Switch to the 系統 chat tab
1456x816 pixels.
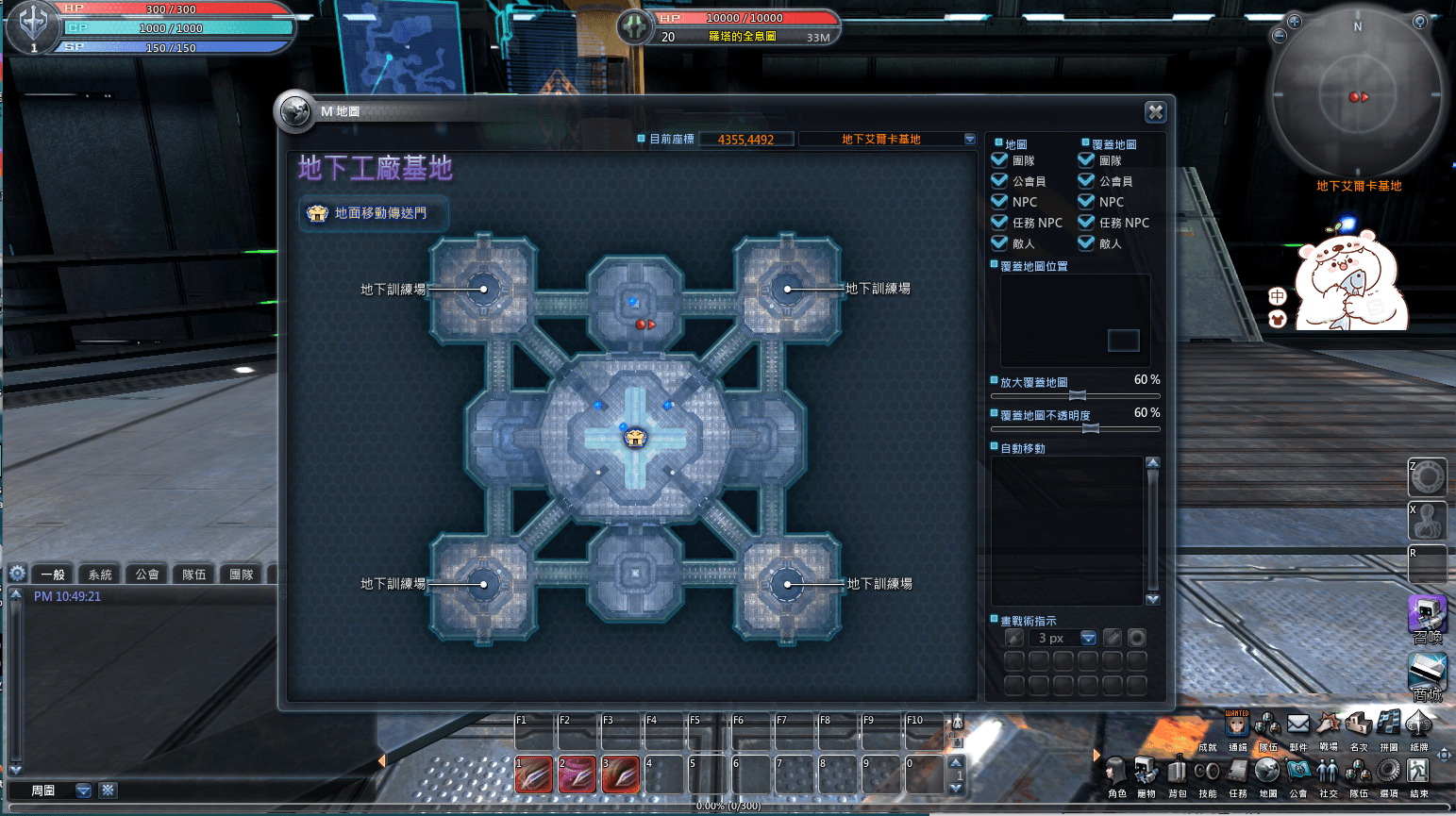click(99, 574)
